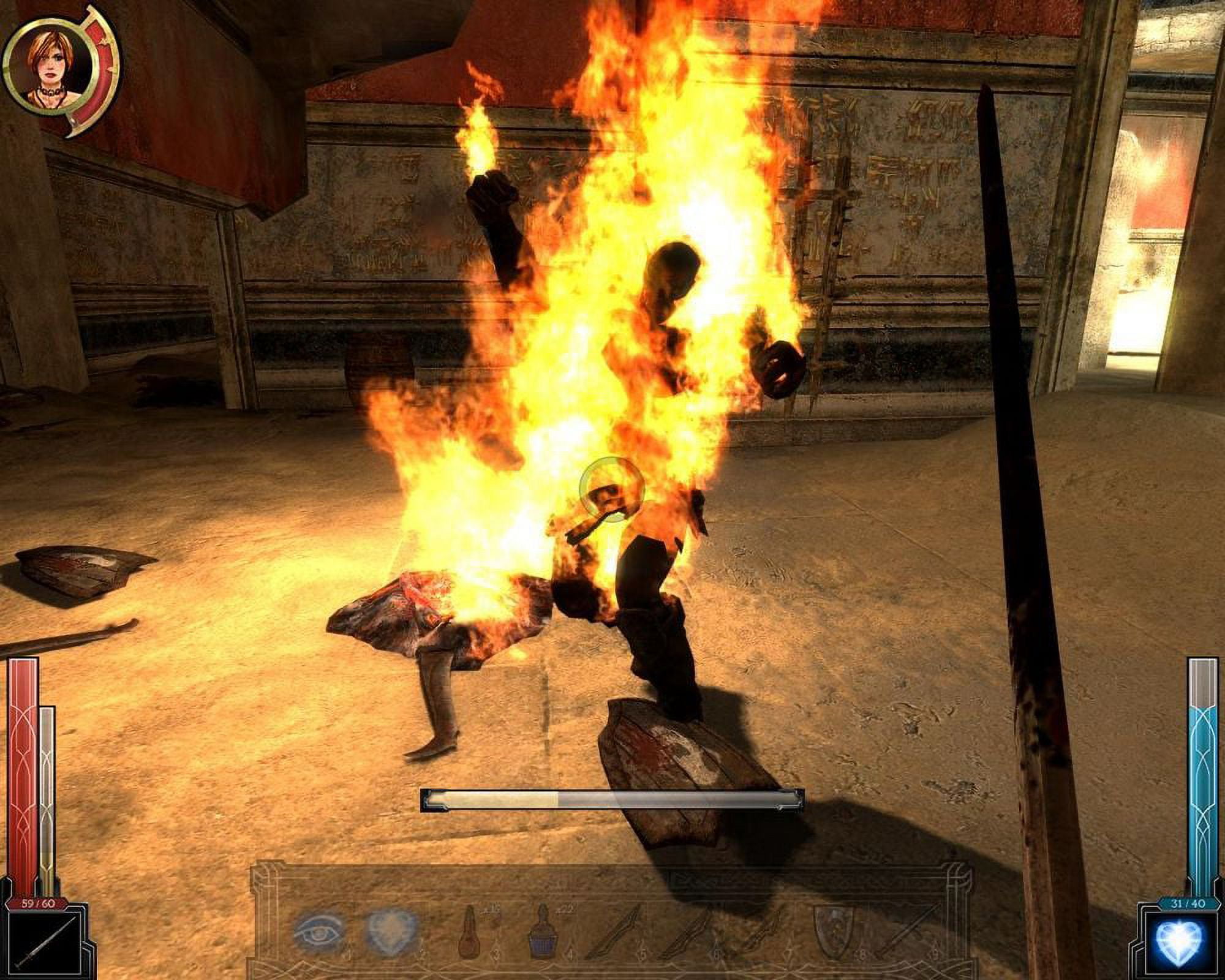
Task: Select the eye spell in hotbar slot 1
Action: (x=318, y=934)
